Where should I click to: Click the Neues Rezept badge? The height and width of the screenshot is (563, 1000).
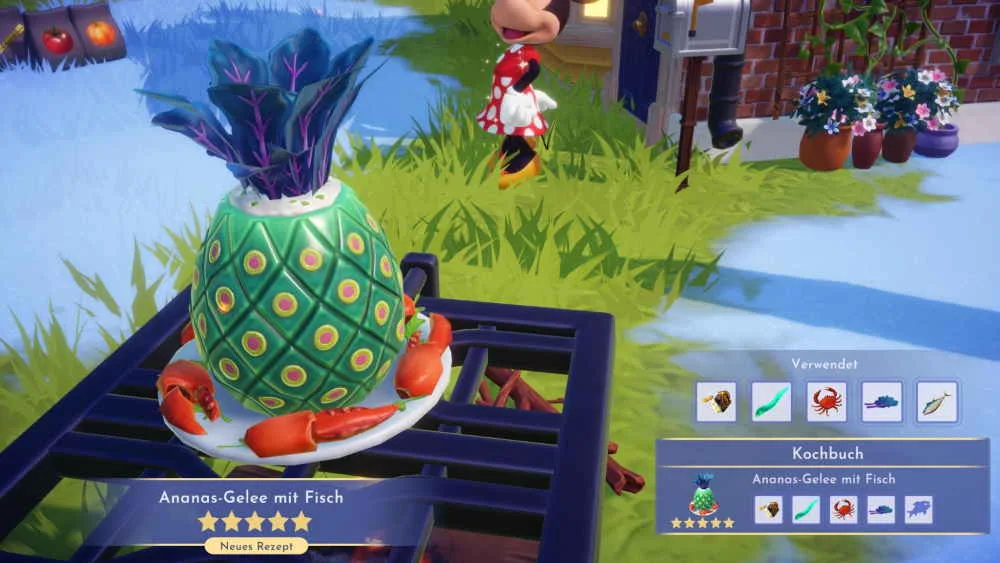click(x=256, y=546)
